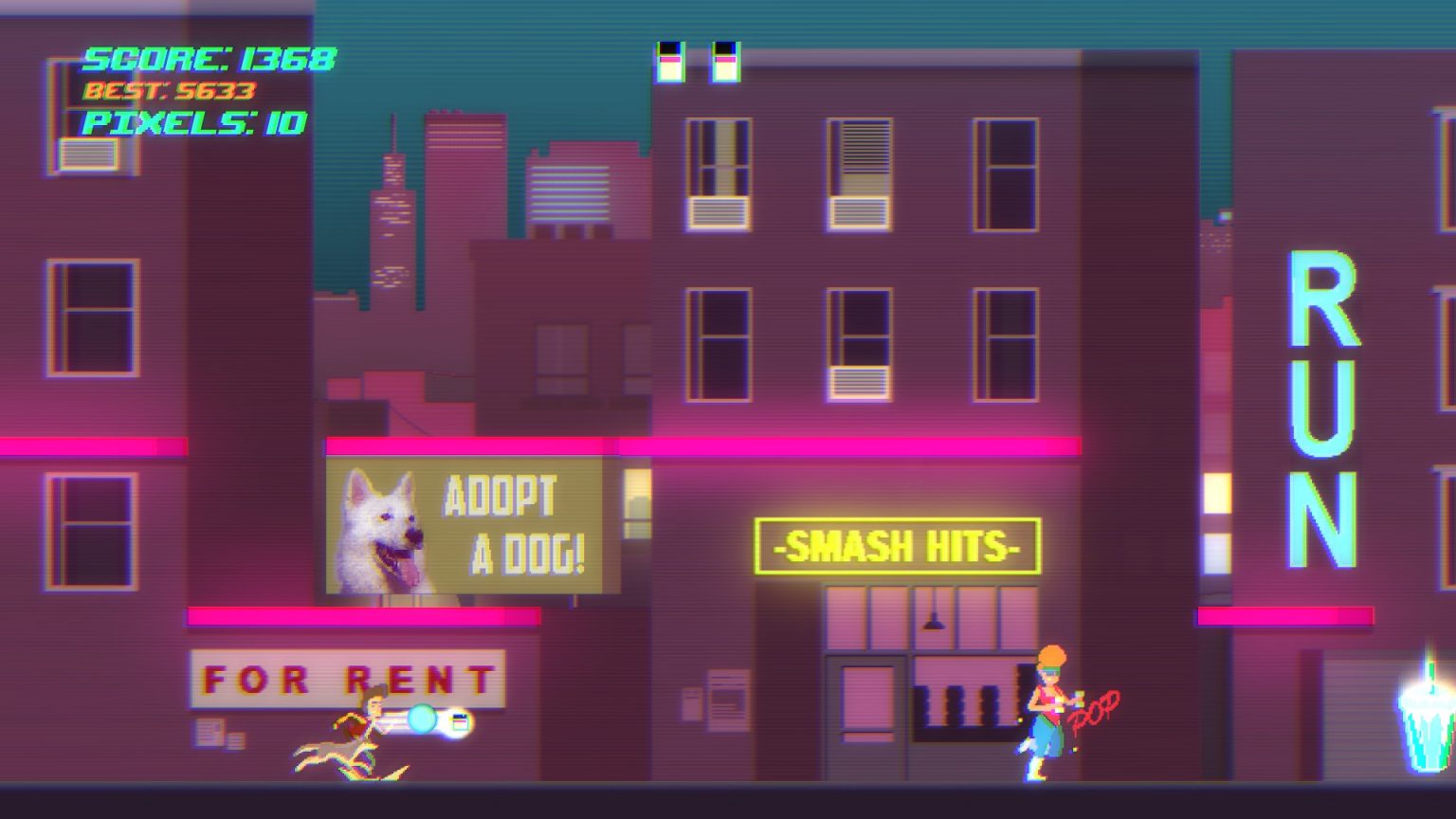
Task: Select the SCORE: 1368 counter
Action: tap(207, 60)
